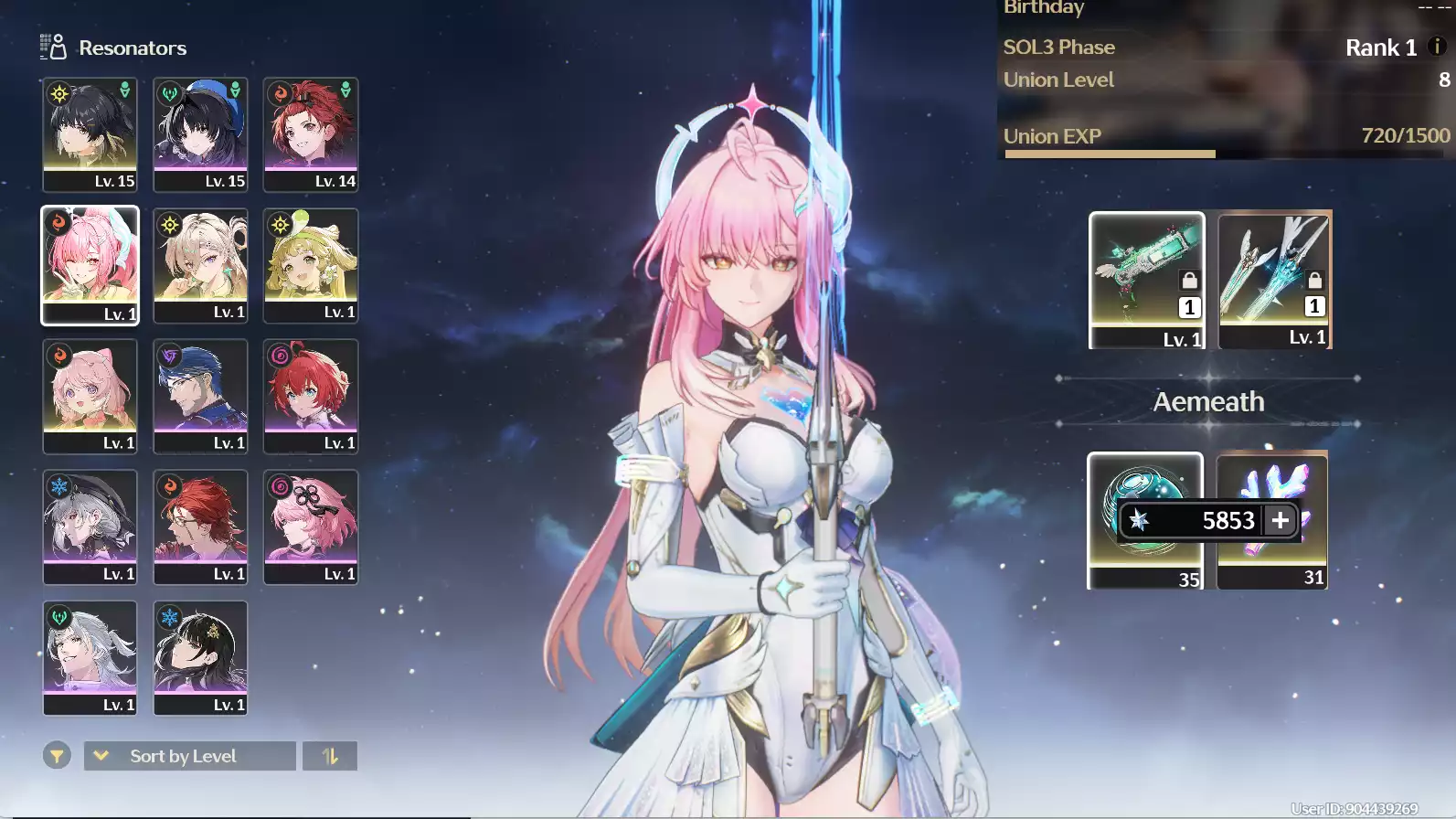Inspect the teal pistol weapon slot
The width and height of the screenshot is (1456, 819).
pyautogui.click(x=1146, y=280)
